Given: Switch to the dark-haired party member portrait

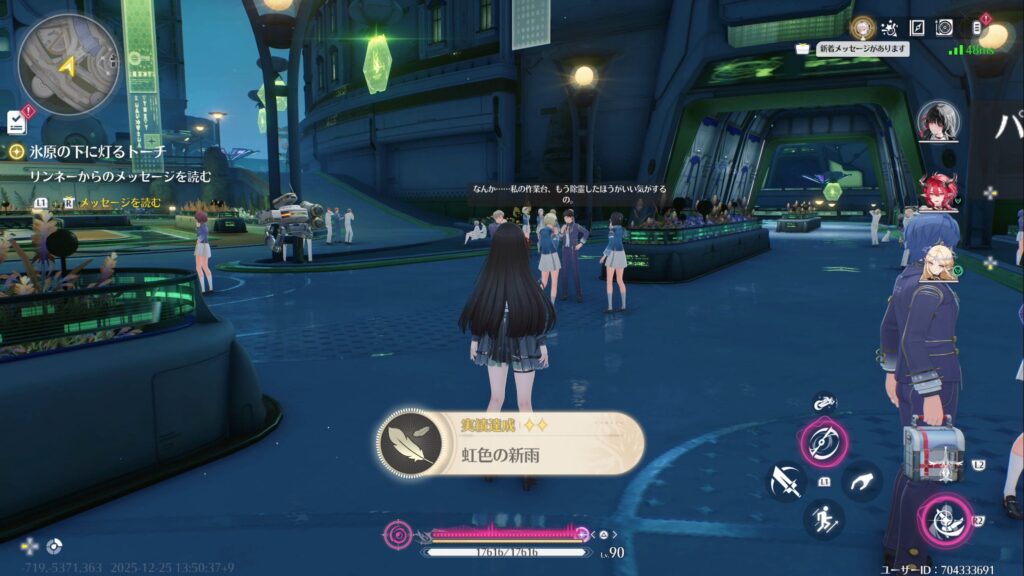Looking at the screenshot, I should coord(937,121).
